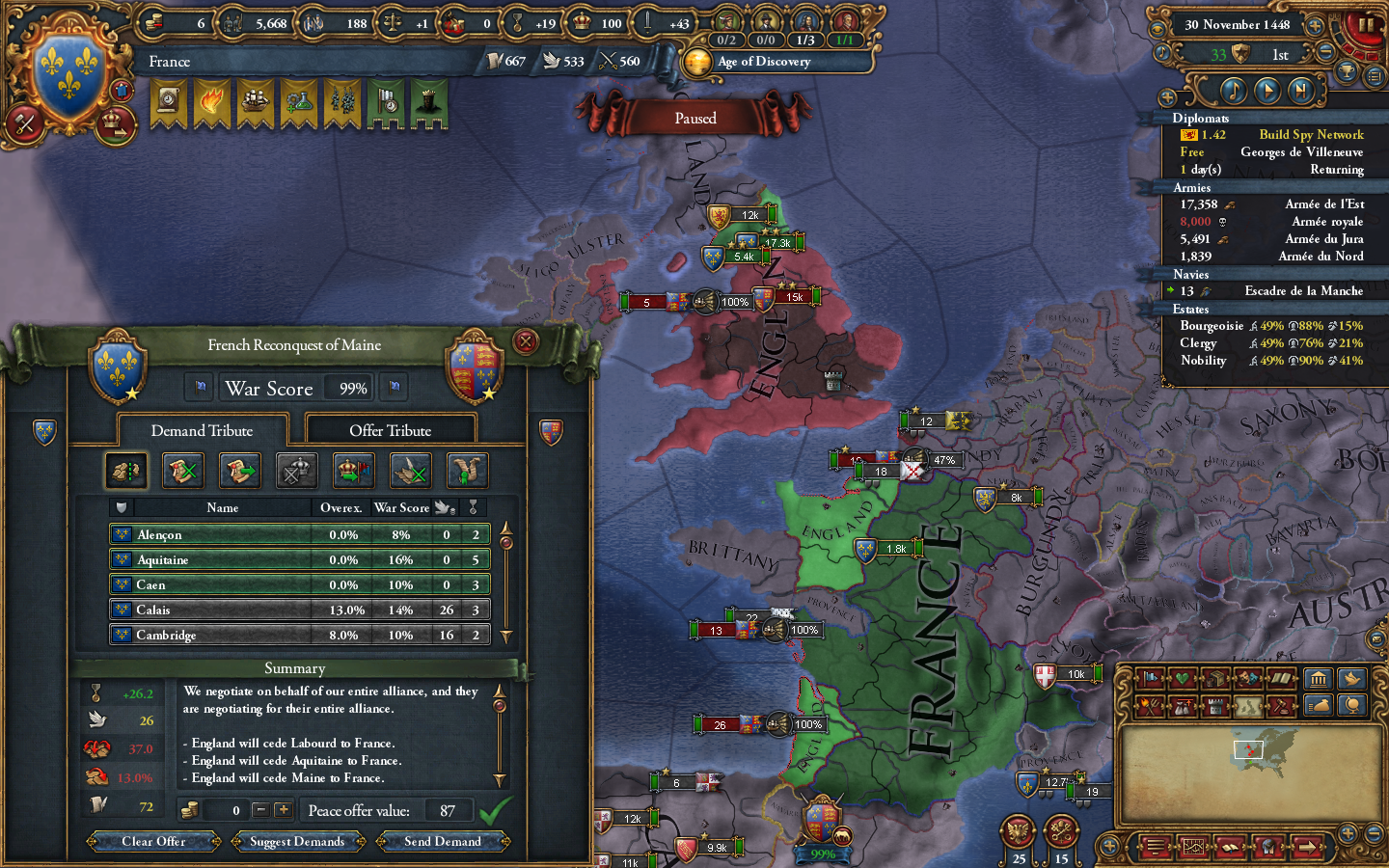
Task: Select the concede defeat peace option
Action: (296, 471)
